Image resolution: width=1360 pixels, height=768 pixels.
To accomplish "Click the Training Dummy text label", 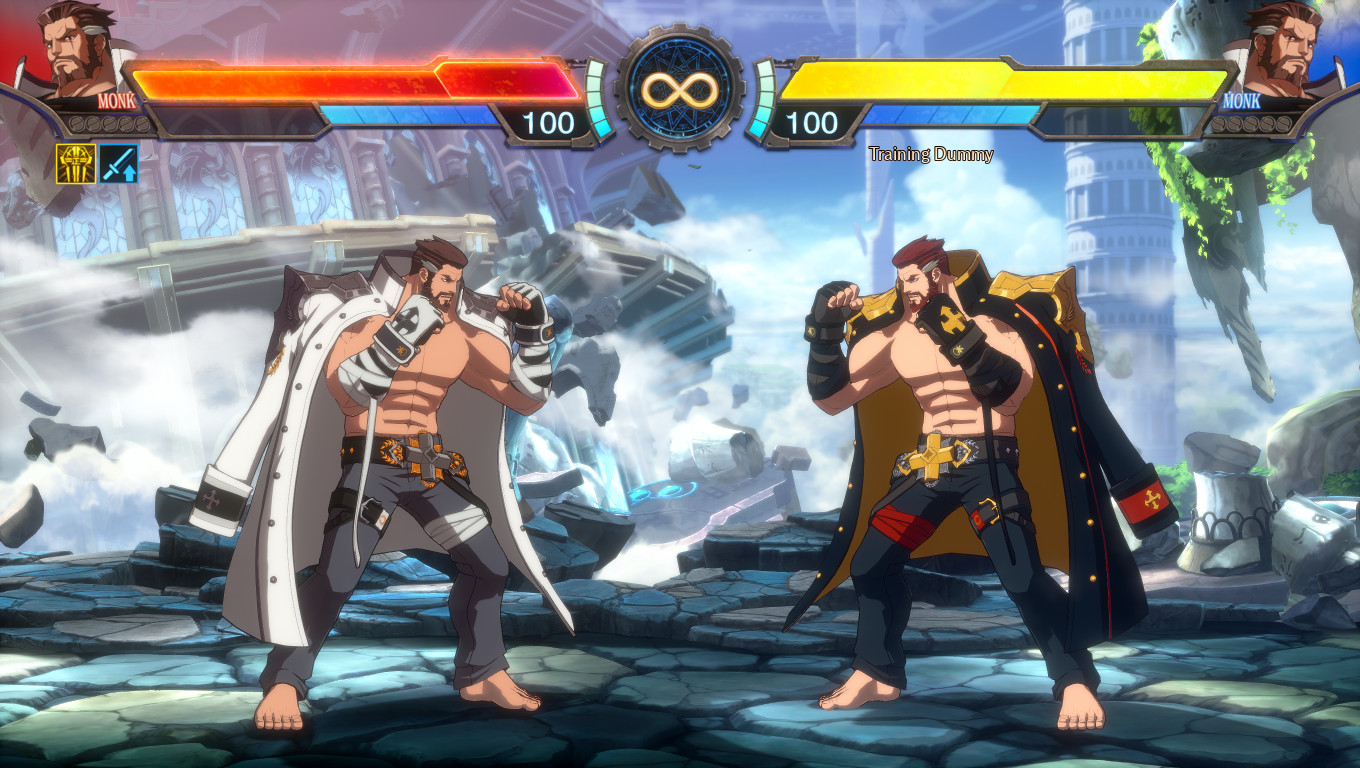I will tap(931, 154).
